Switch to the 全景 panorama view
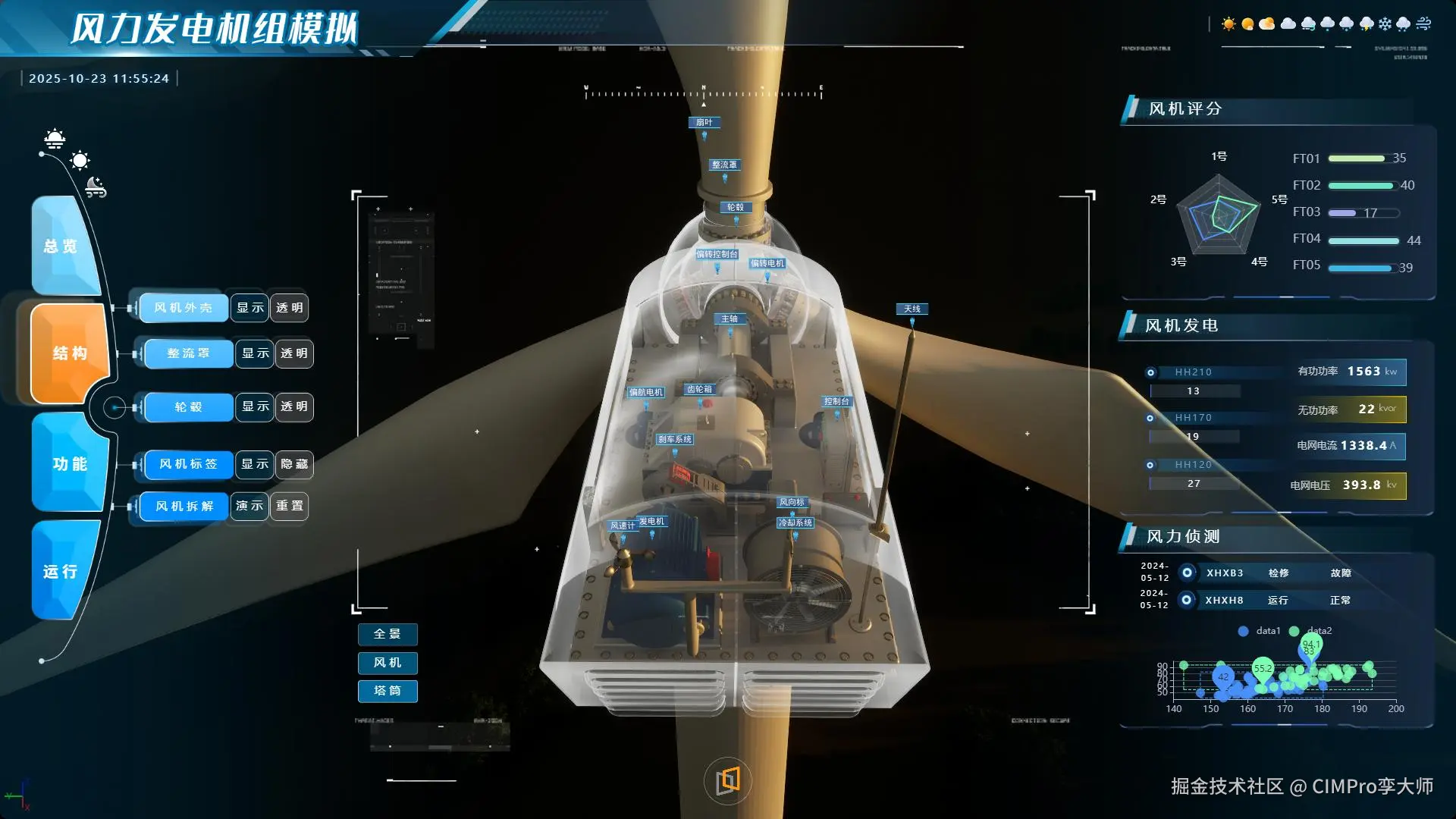This screenshot has width=1456, height=819. tap(388, 634)
